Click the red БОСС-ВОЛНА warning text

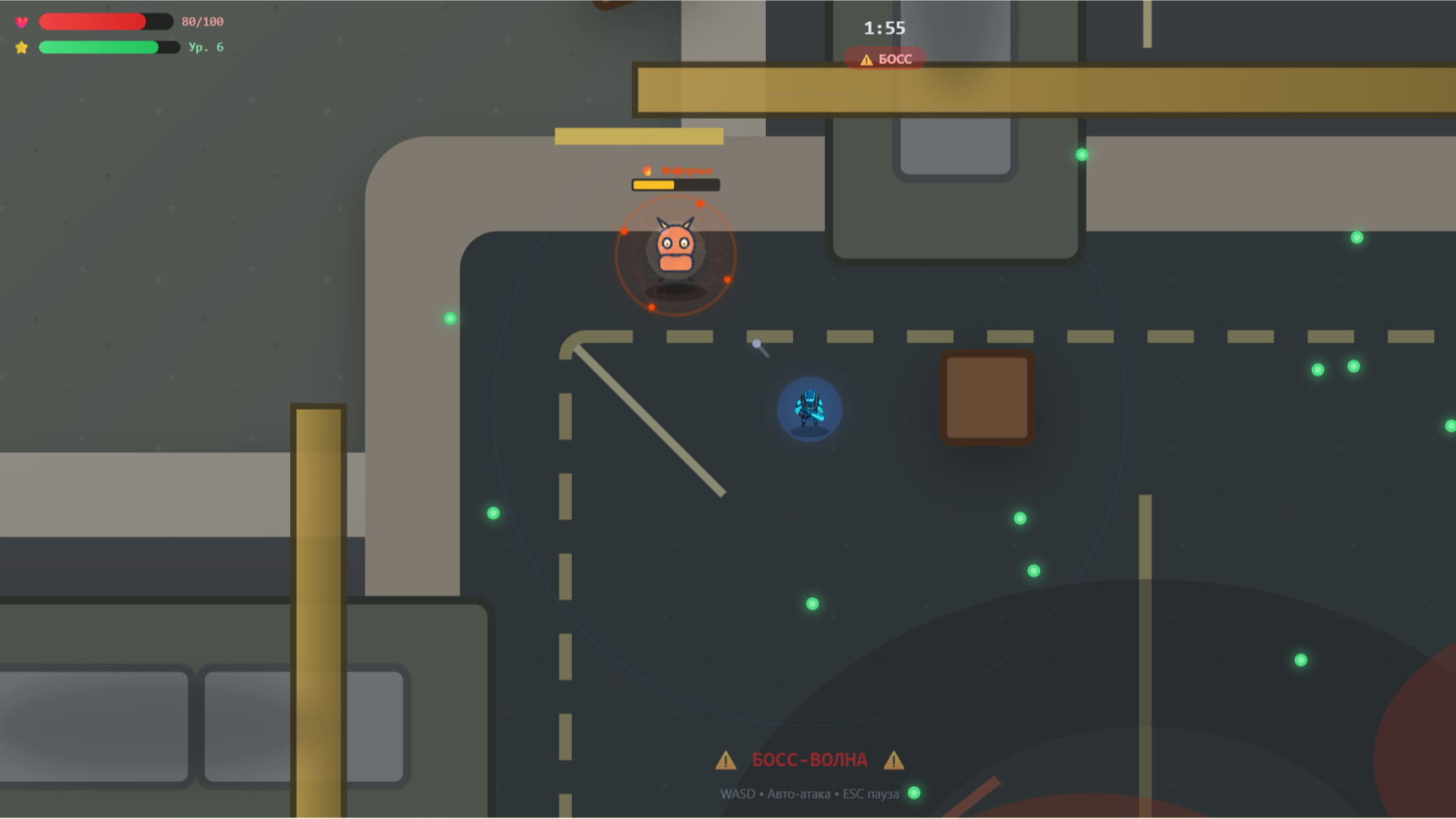point(809,759)
